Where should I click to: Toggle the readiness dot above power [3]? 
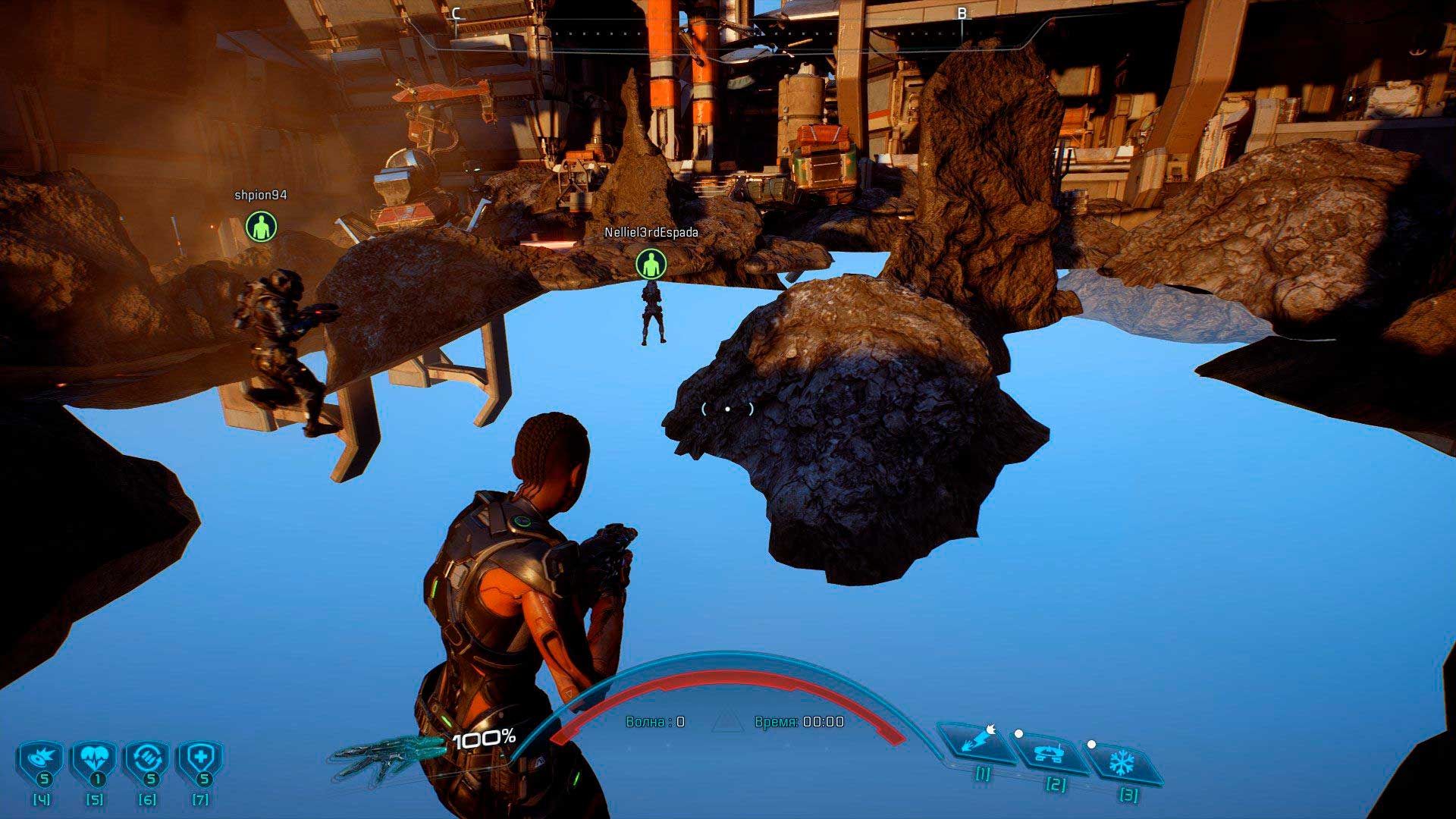click(x=1093, y=745)
